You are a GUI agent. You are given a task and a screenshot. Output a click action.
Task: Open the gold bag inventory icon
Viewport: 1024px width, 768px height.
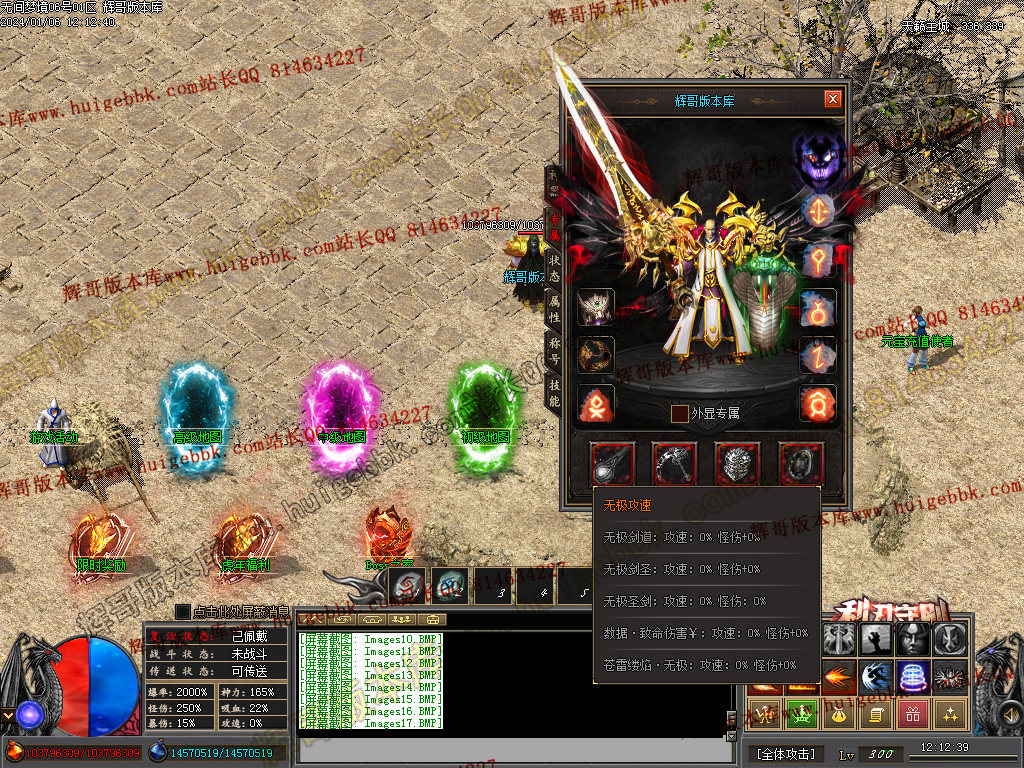coord(839,714)
